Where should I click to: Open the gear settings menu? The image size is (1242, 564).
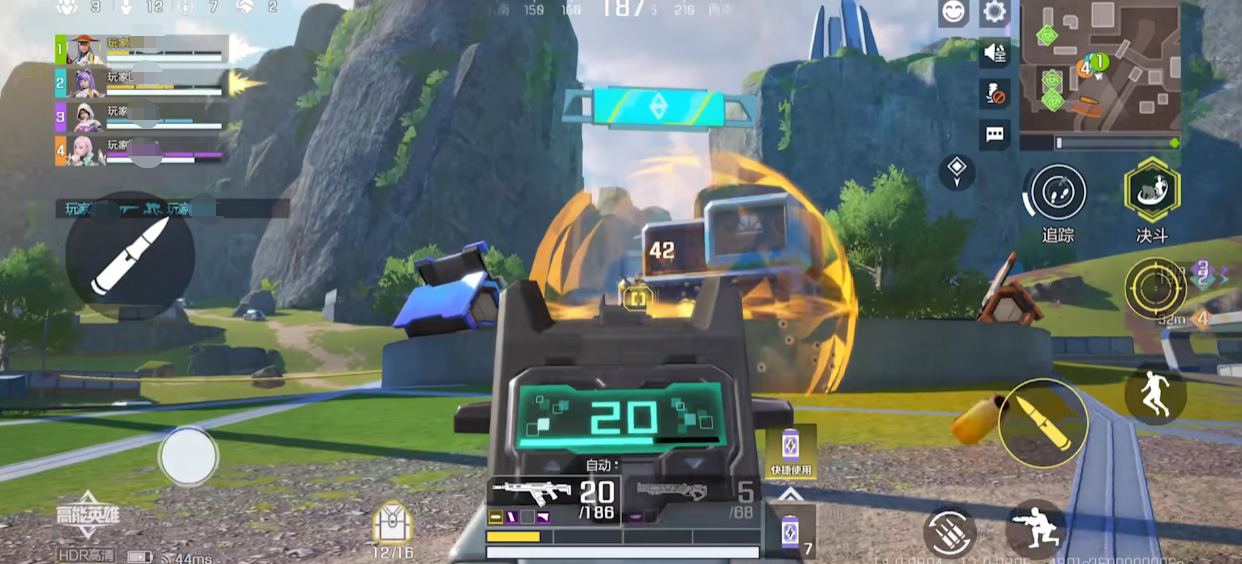(994, 13)
